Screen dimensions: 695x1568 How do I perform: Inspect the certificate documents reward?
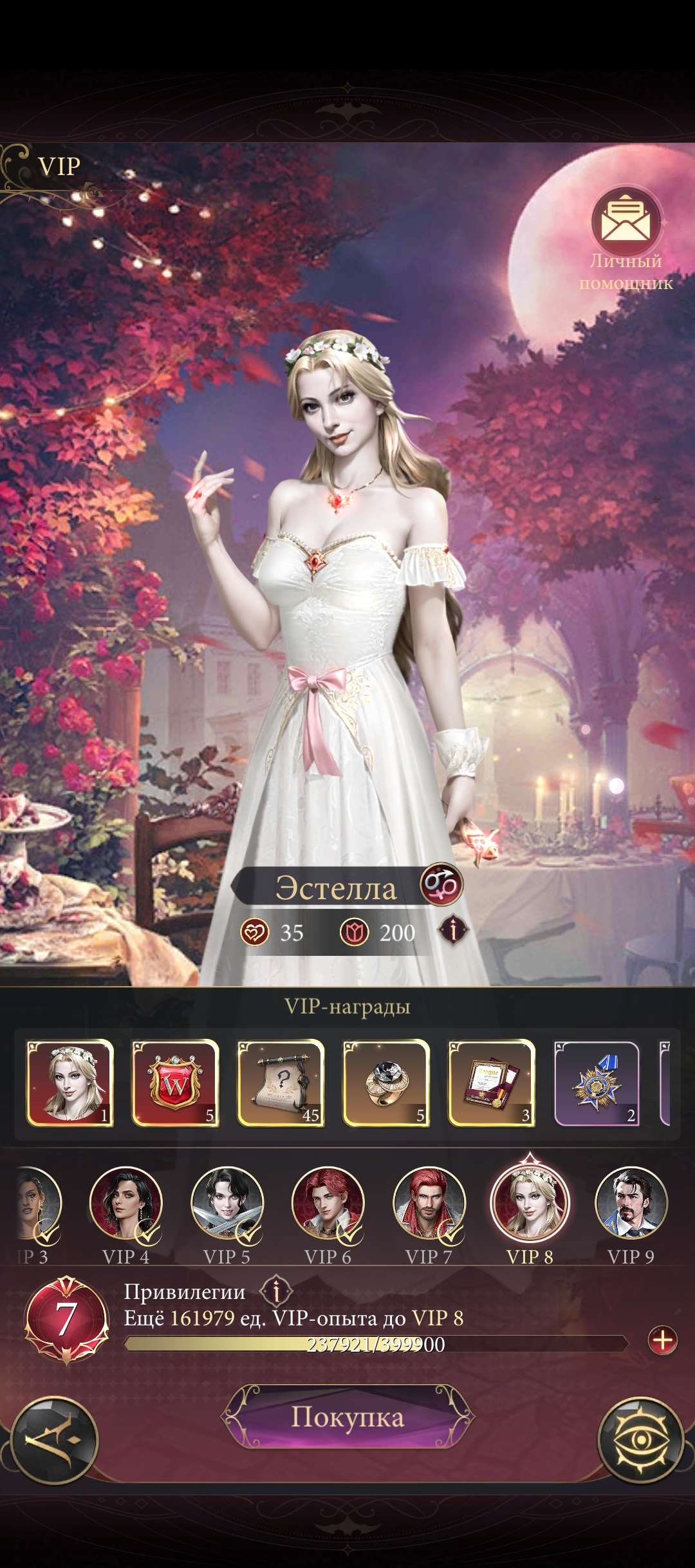[x=492, y=1082]
